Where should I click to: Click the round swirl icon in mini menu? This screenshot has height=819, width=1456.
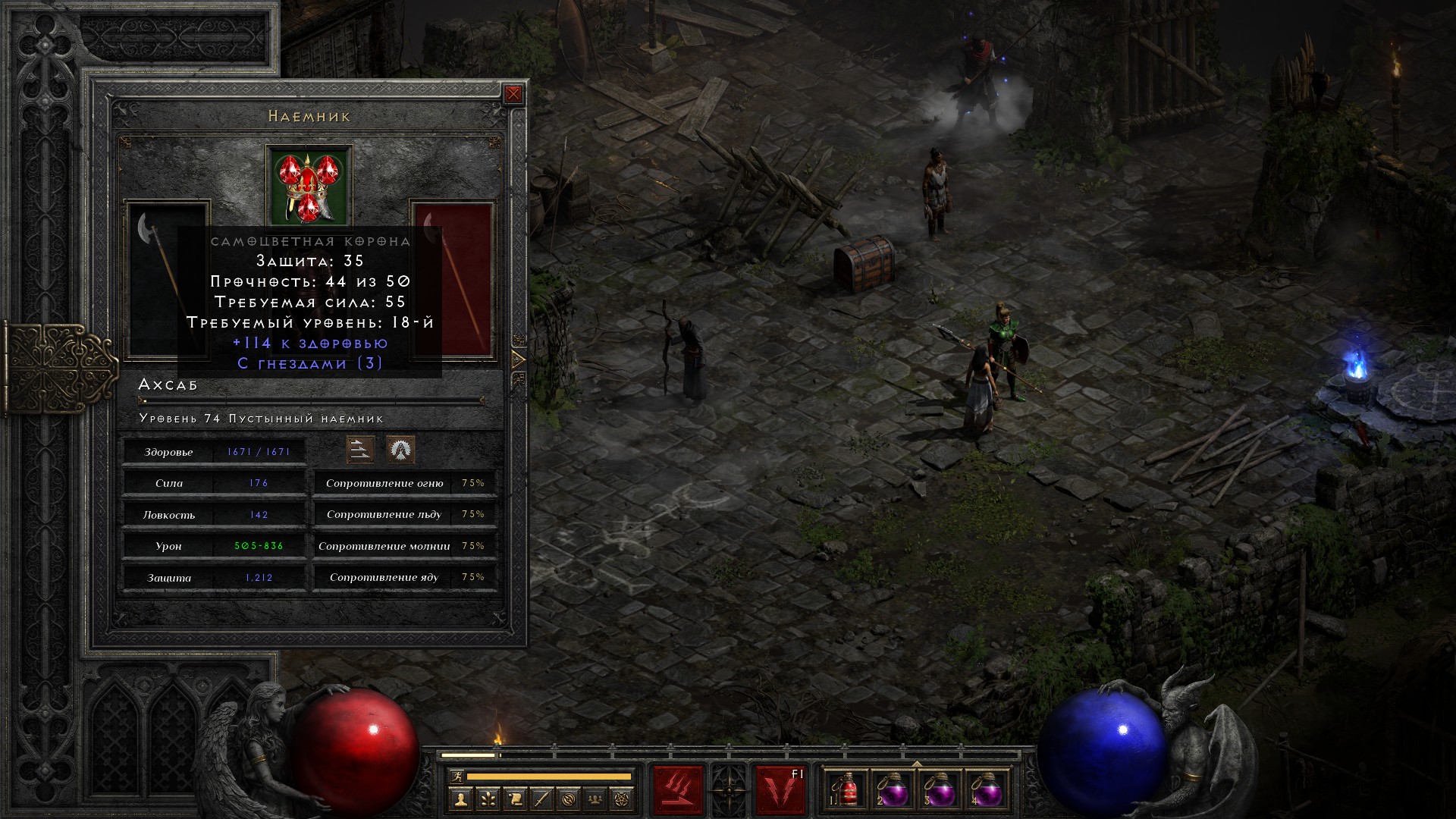click(x=570, y=798)
